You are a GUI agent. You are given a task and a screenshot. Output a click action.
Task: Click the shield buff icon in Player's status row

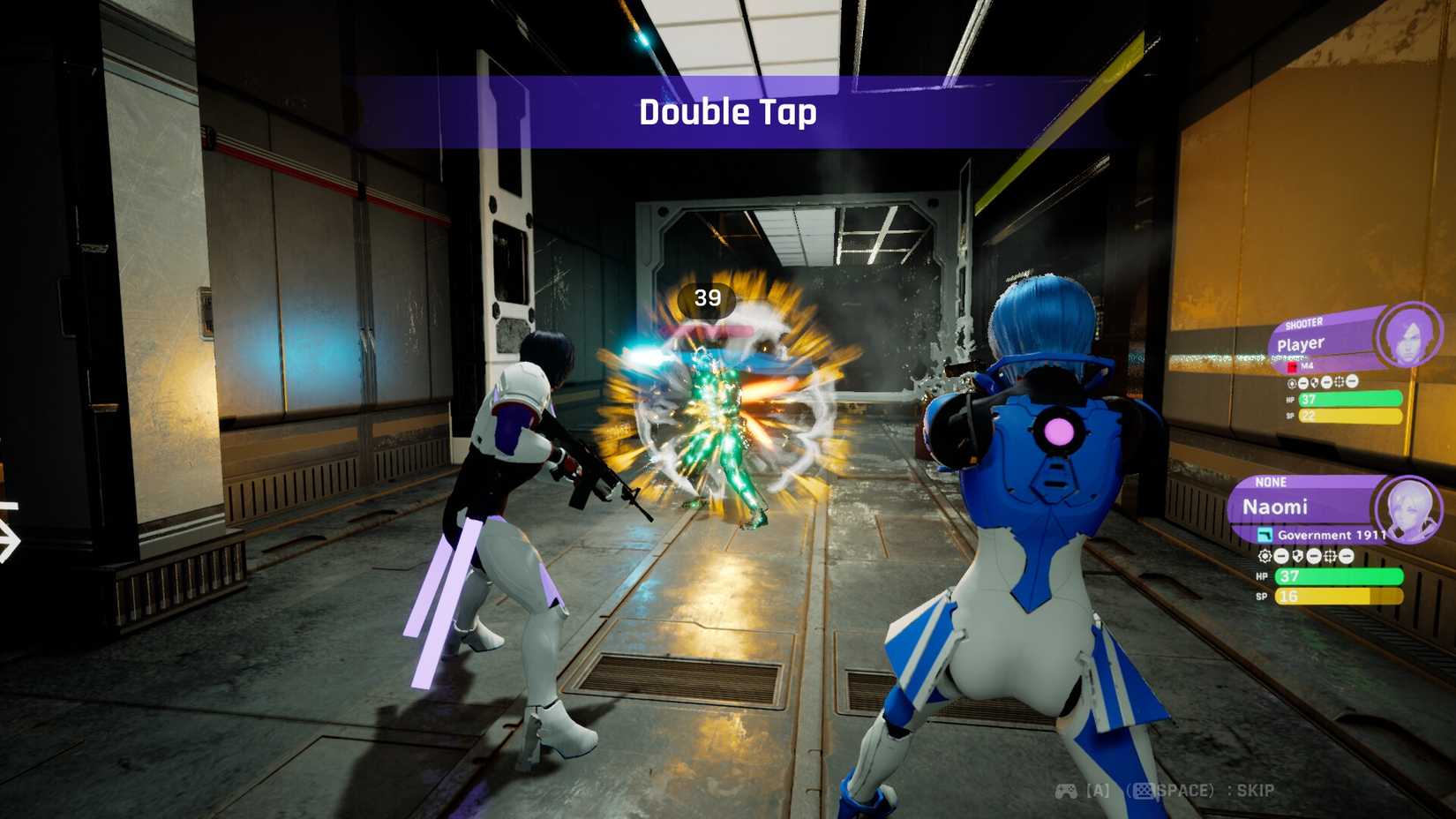1314,381
